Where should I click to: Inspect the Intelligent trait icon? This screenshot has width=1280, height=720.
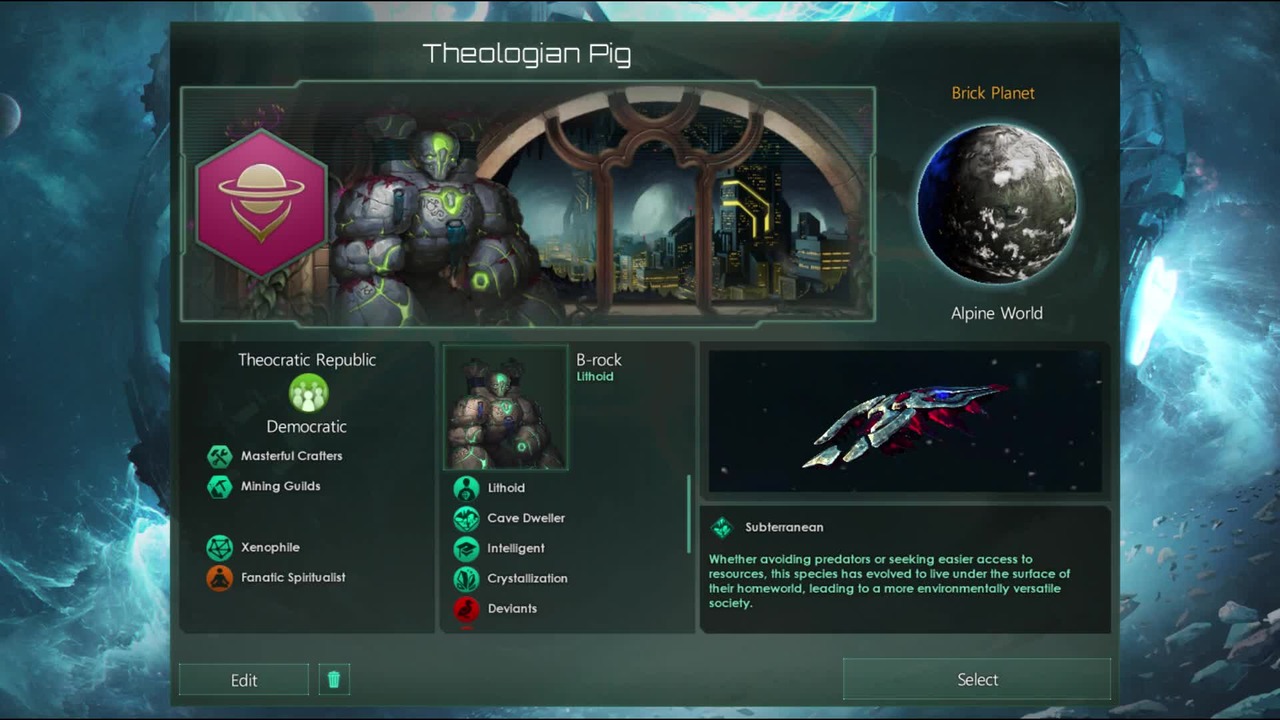[466, 548]
